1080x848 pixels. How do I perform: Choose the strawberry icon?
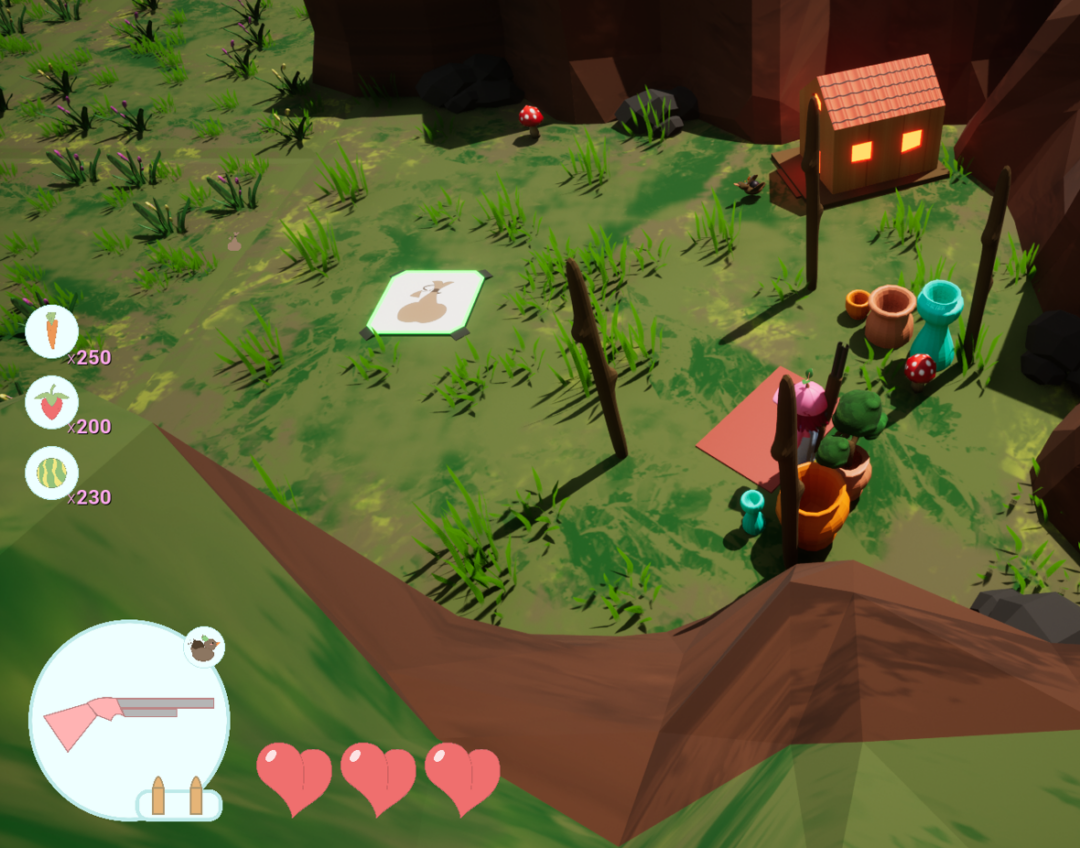tap(52, 403)
